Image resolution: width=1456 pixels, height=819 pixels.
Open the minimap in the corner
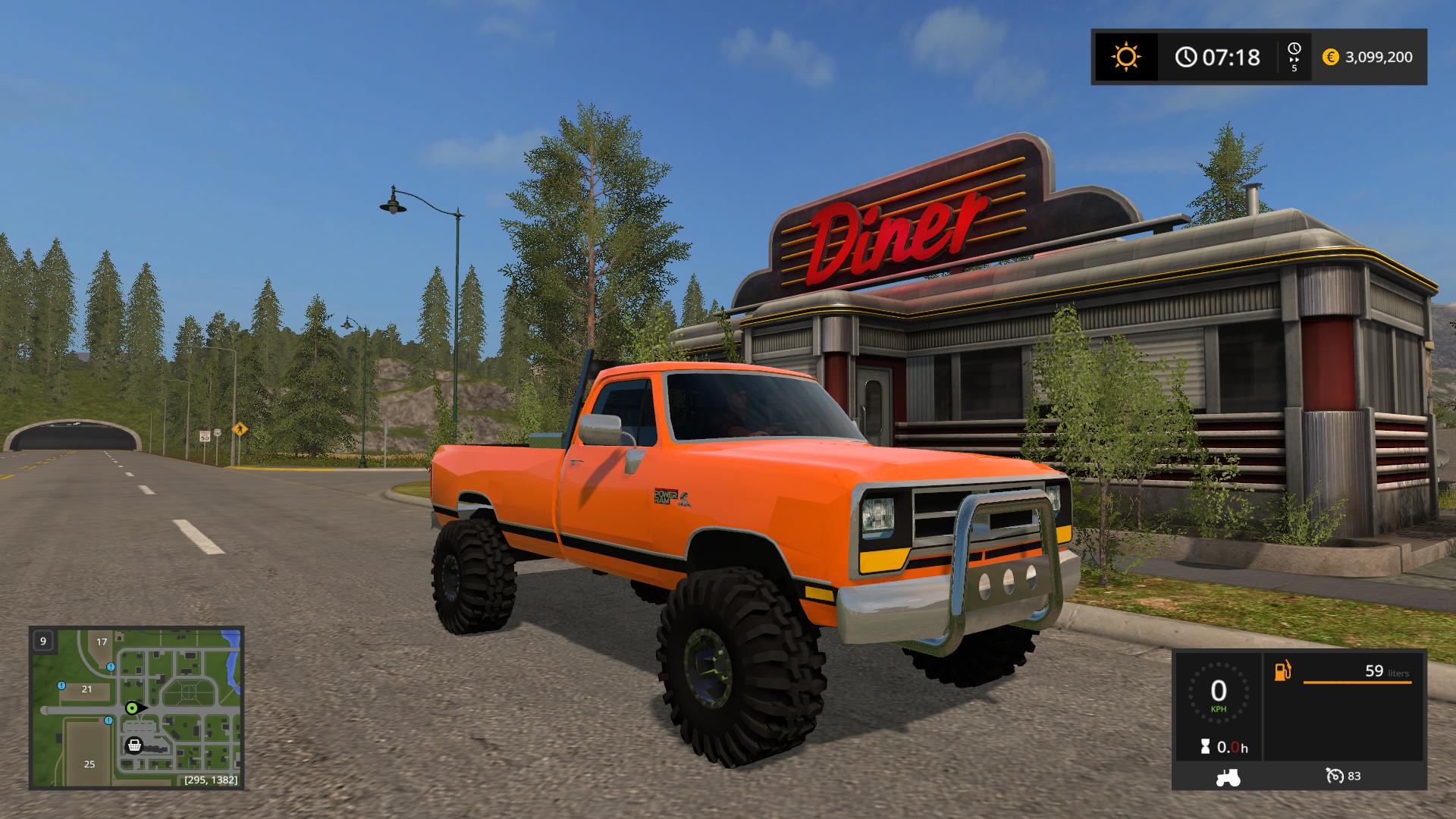point(136,708)
